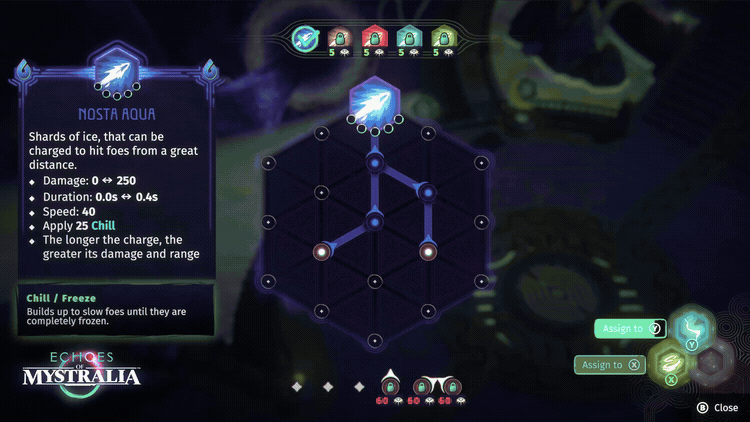Choose the locked red spell element
The height and width of the screenshot is (422, 750).
[373, 39]
